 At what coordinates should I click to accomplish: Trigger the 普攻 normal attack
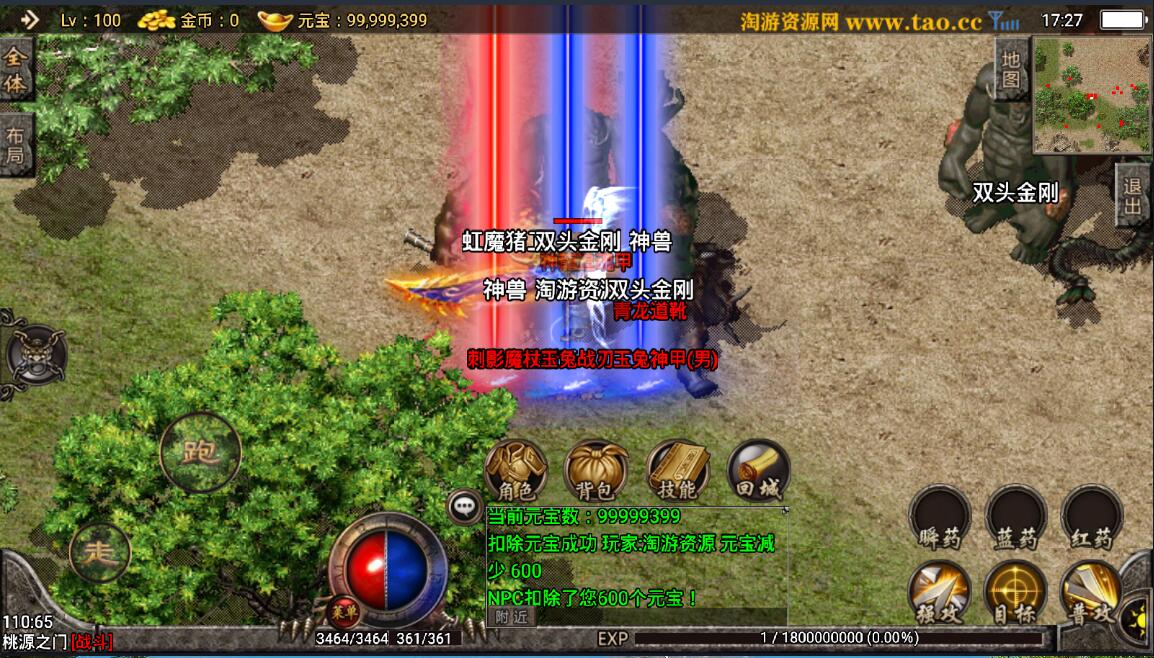pyautogui.click(x=1091, y=592)
